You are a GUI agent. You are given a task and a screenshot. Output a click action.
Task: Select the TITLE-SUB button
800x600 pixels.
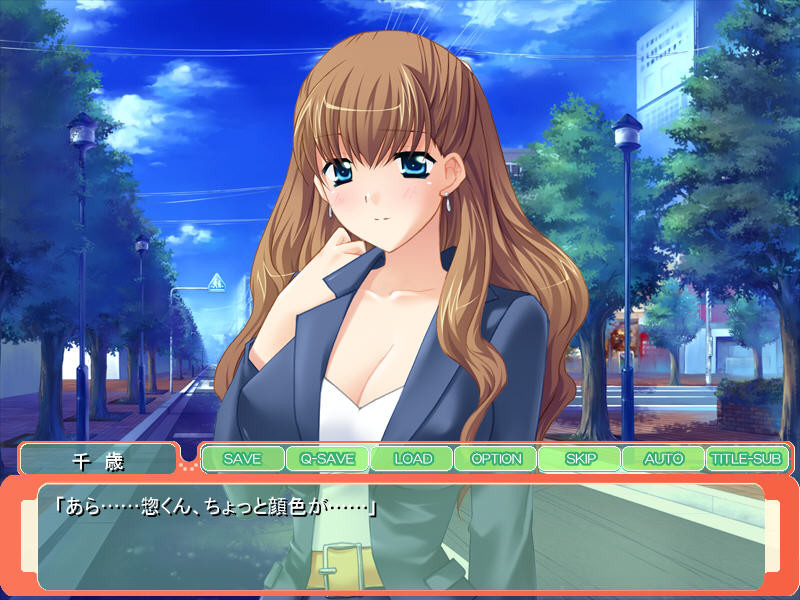746,459
